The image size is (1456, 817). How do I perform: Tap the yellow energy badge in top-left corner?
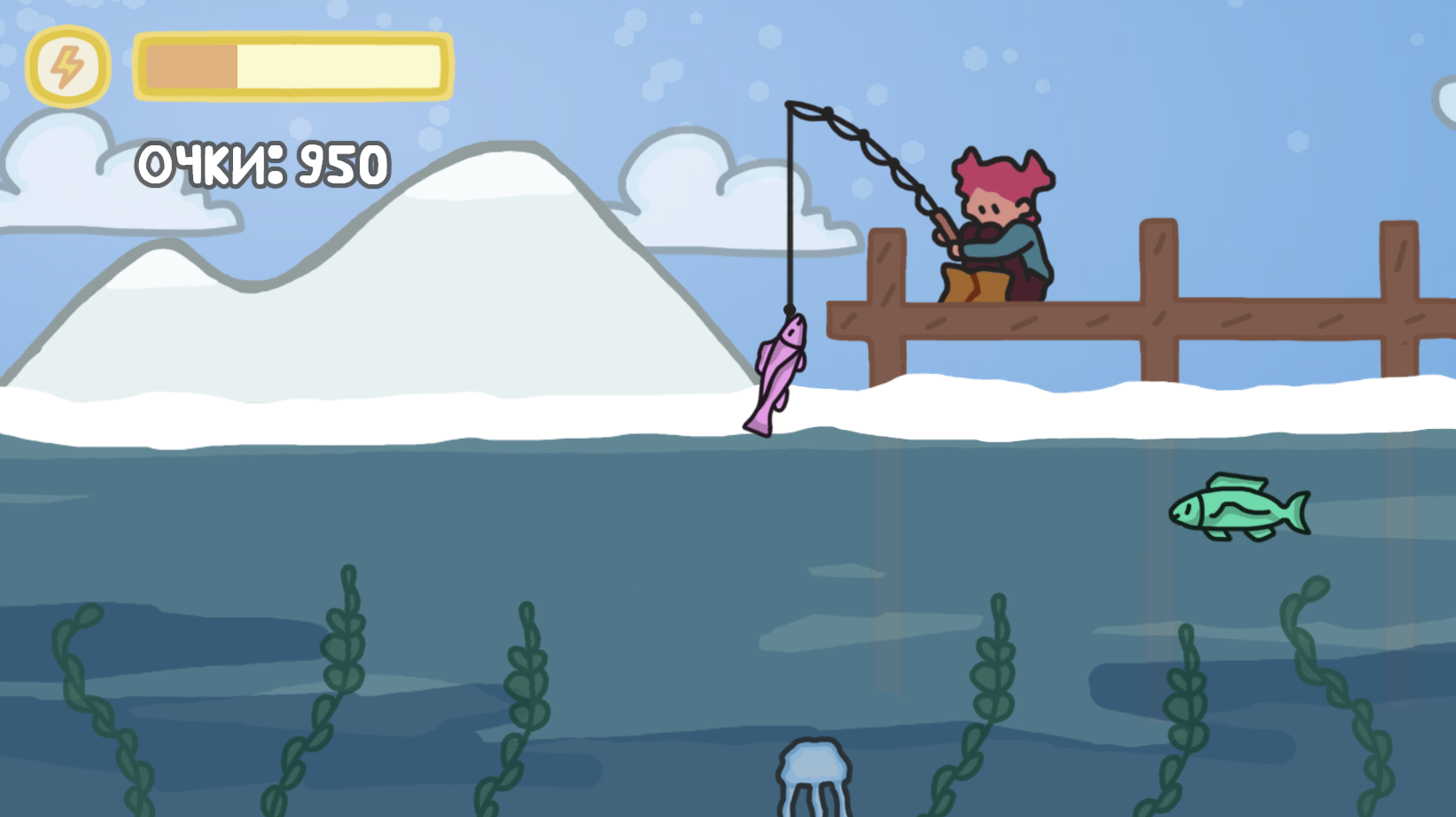[x=67, y=64]
